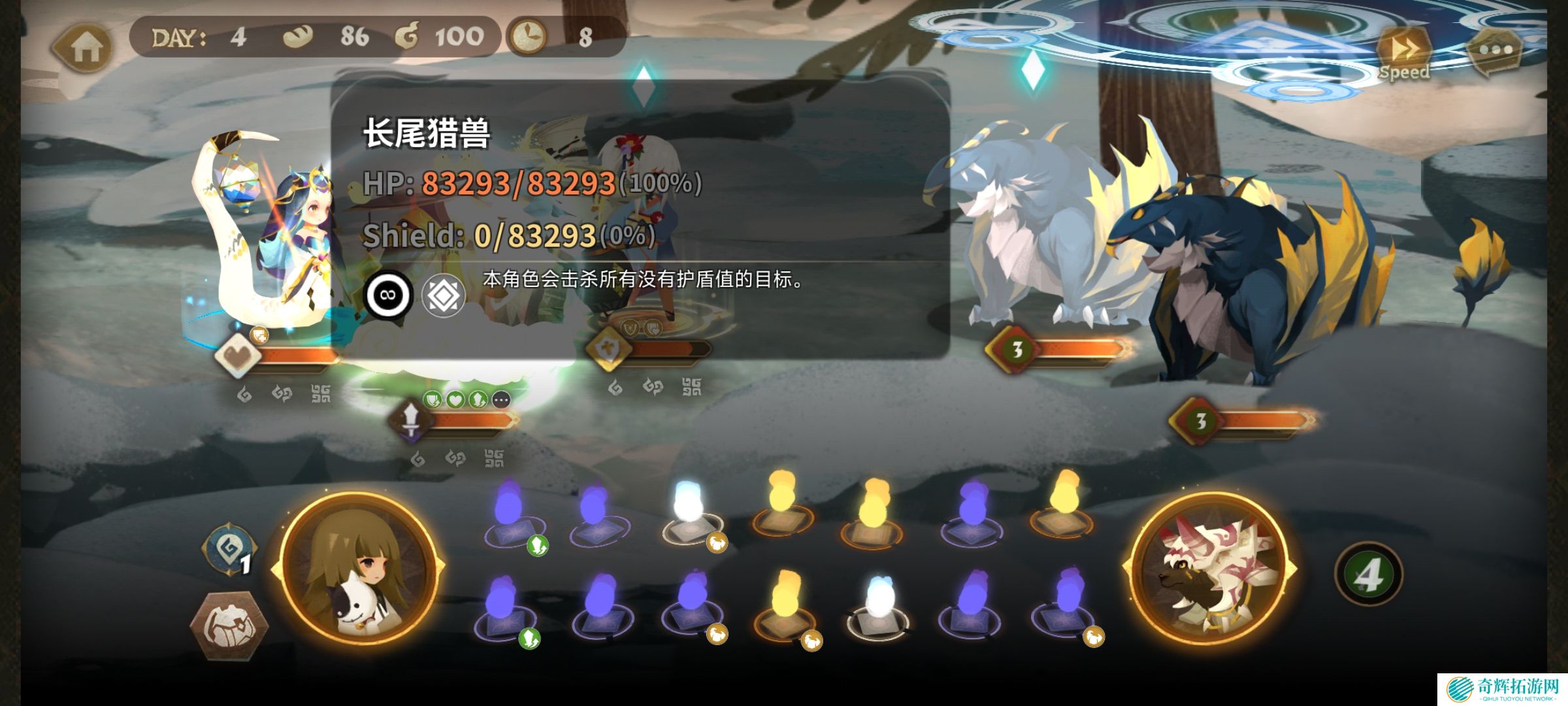The image size is (1568, 706).
Task: Activate the hexagonal skull mask button
Action: point(228,625)
